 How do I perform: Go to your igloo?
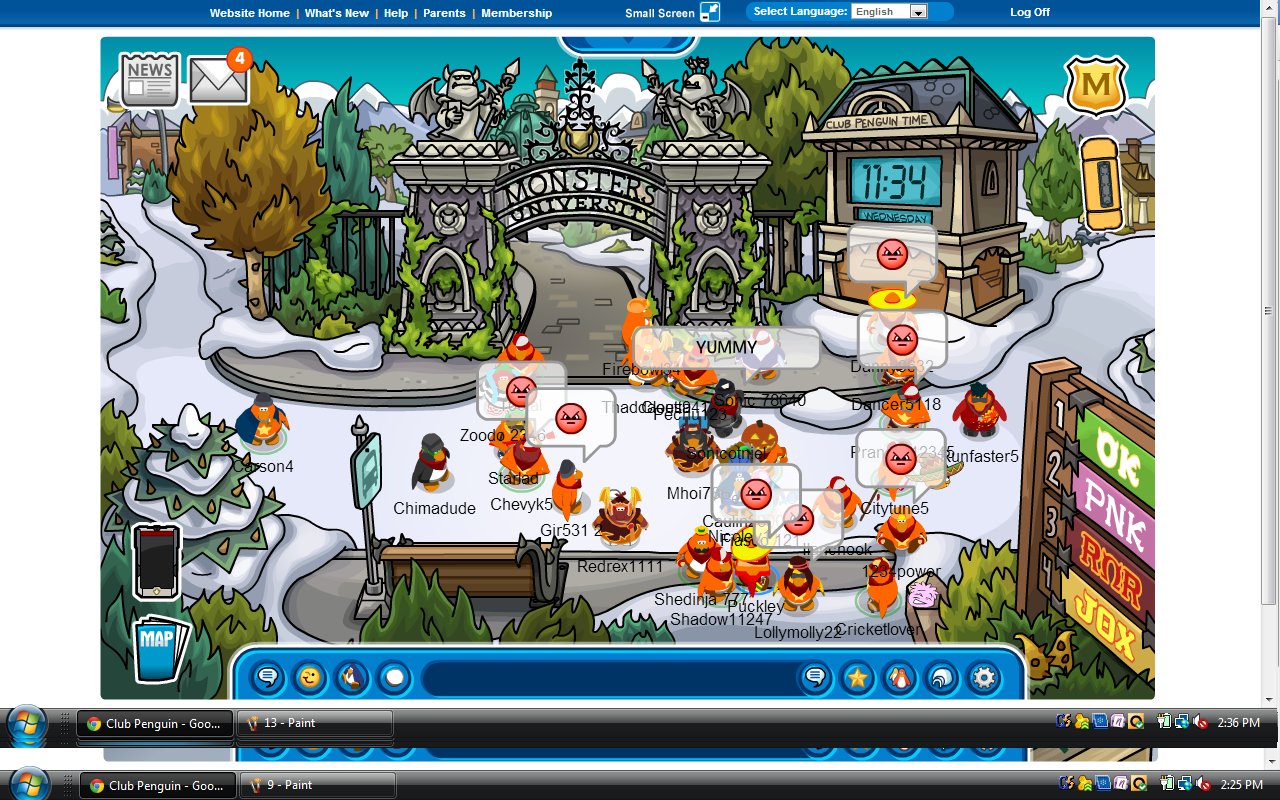(x=941, y=678)
